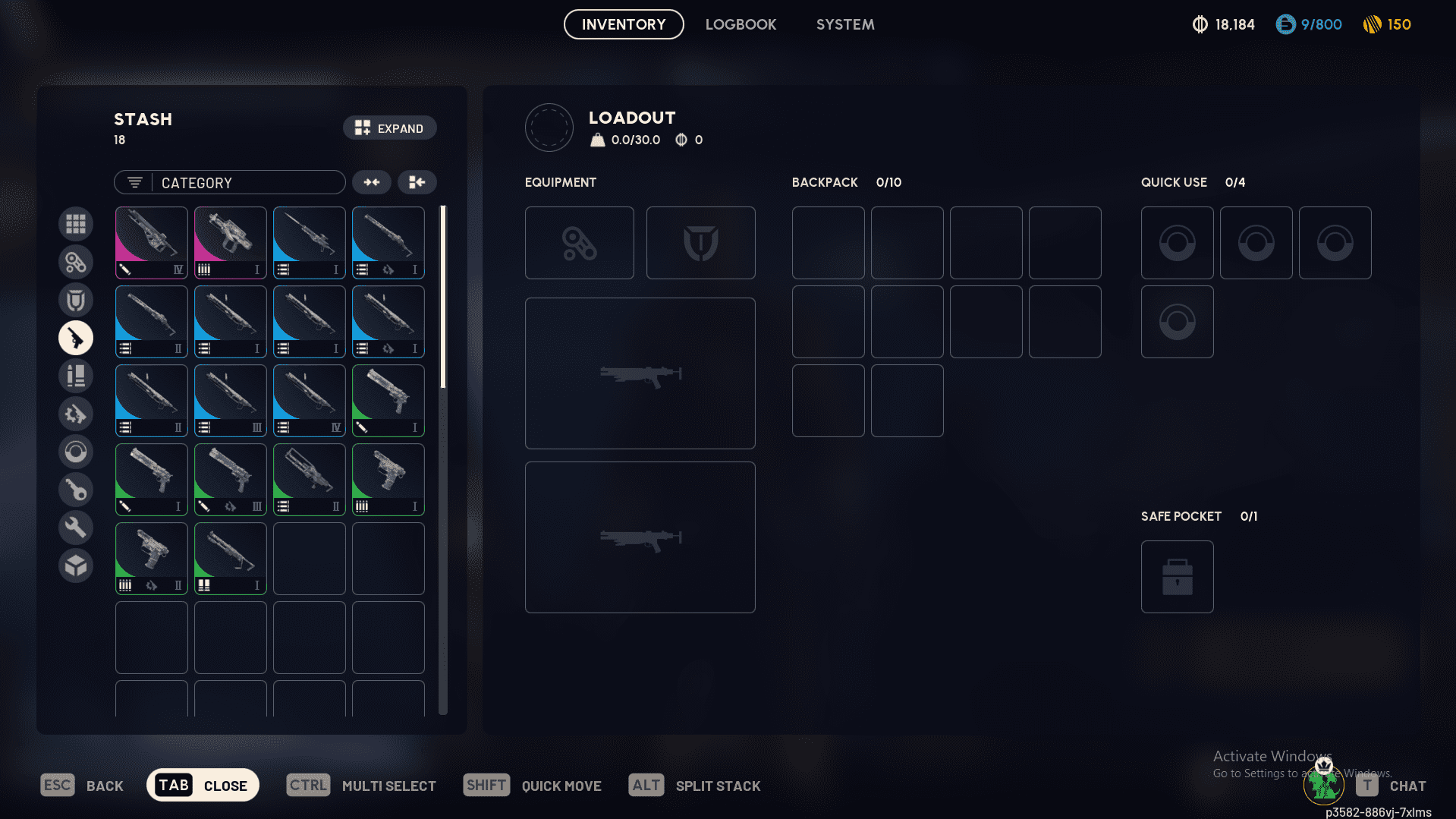Select the cube miscellaneous category filter

[x=76, y=565]
